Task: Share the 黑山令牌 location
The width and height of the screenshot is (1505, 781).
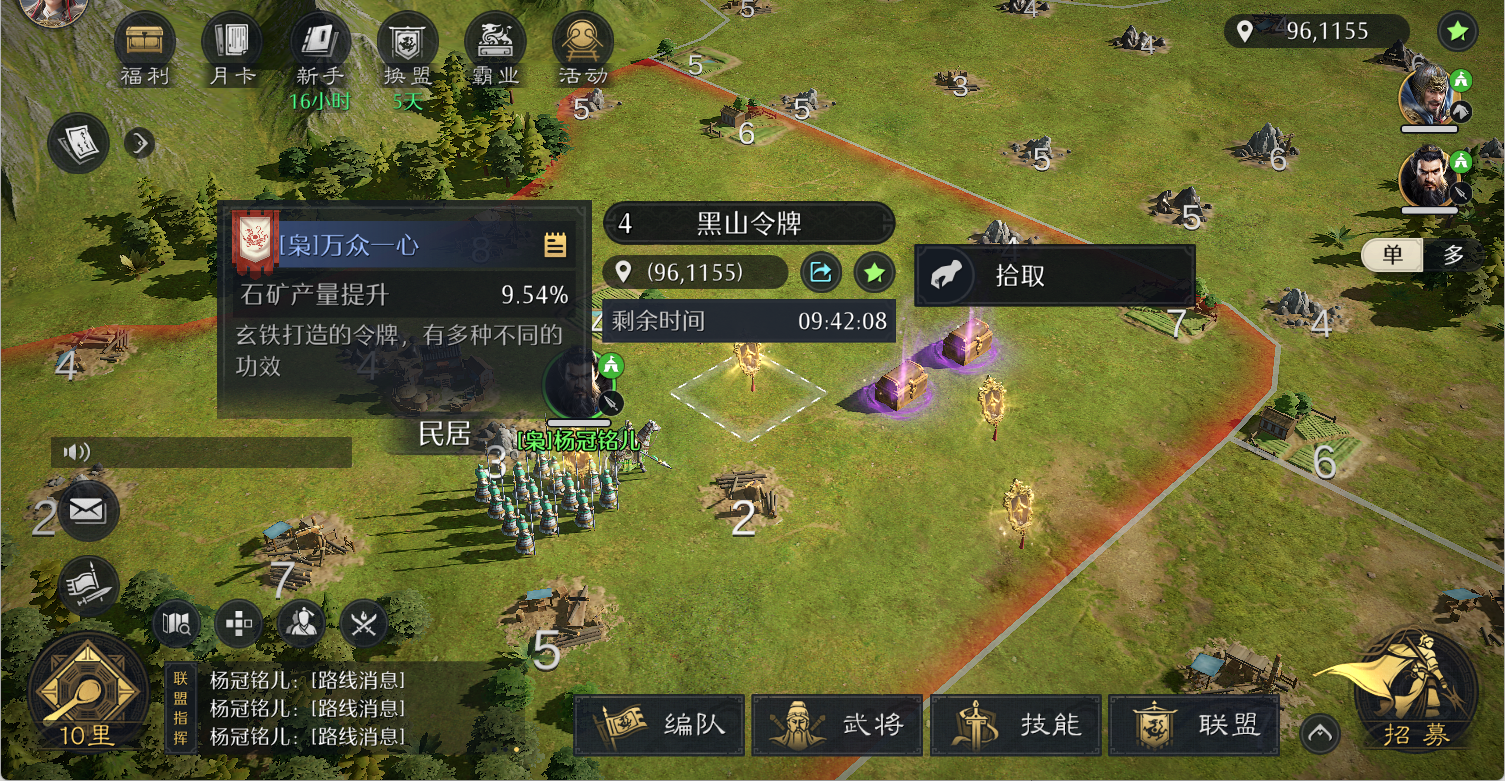Action: (x=820, y=272)
